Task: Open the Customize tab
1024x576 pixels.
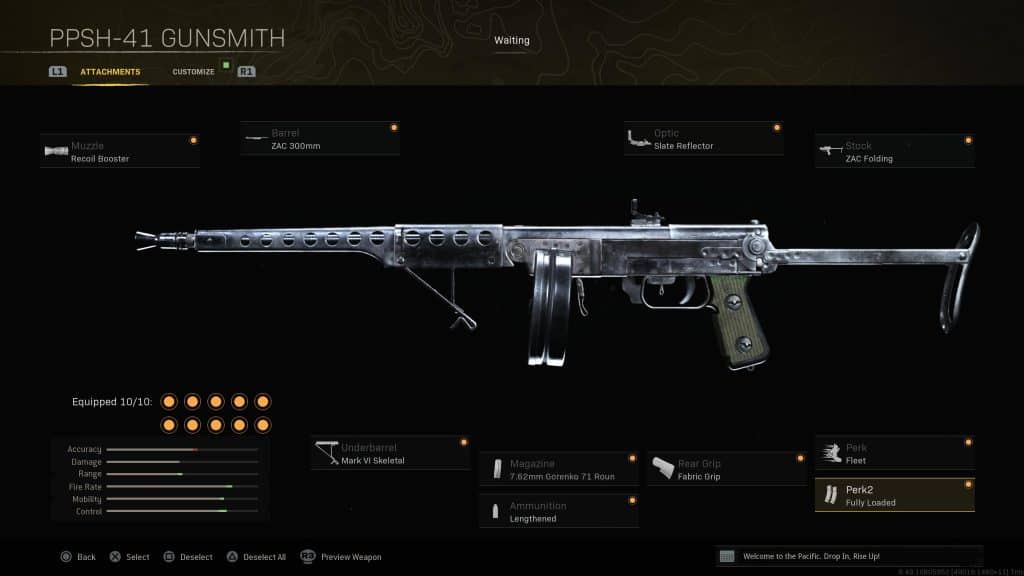Action: [193, 72]
